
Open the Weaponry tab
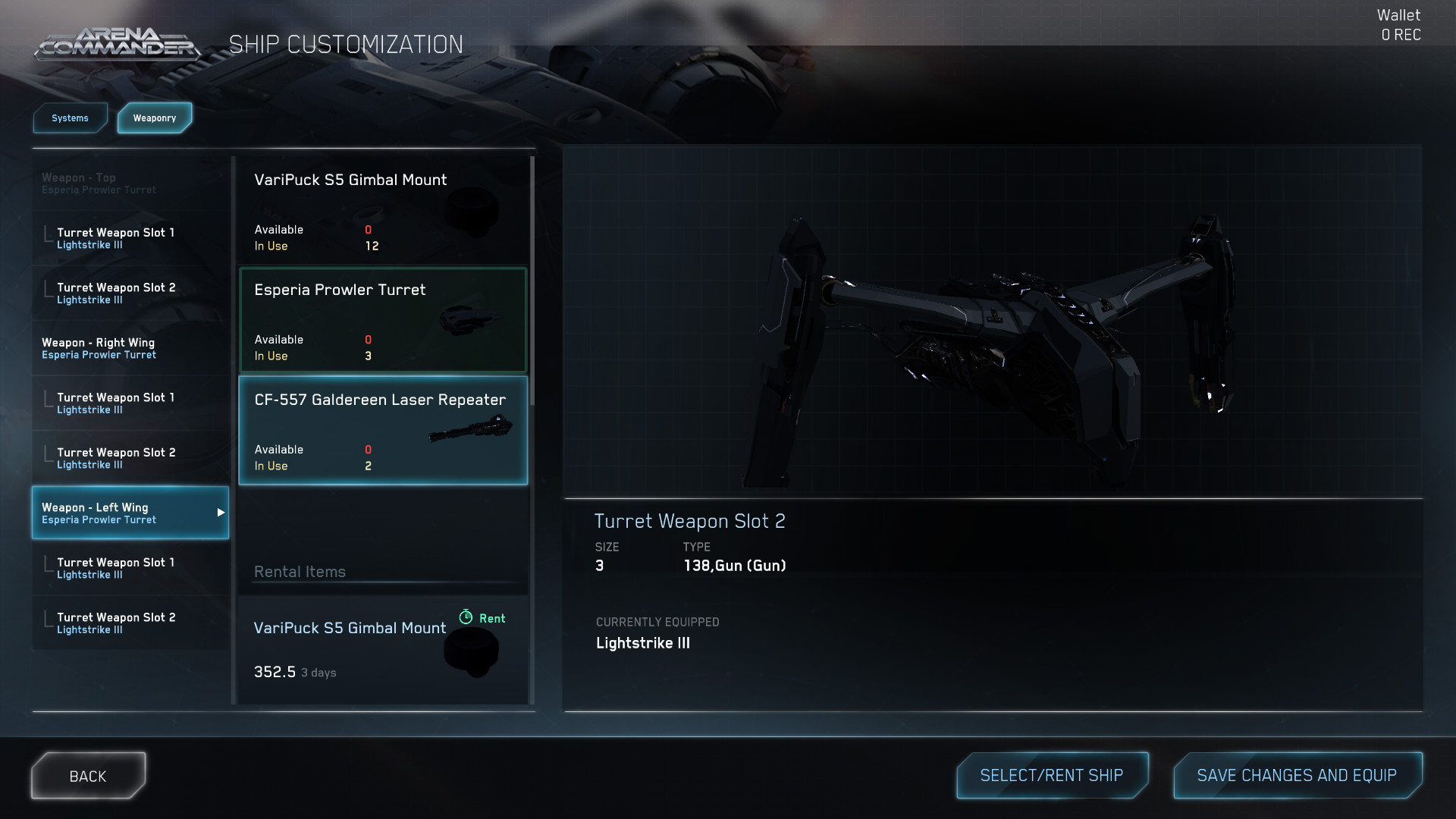[x=155, y=118]
